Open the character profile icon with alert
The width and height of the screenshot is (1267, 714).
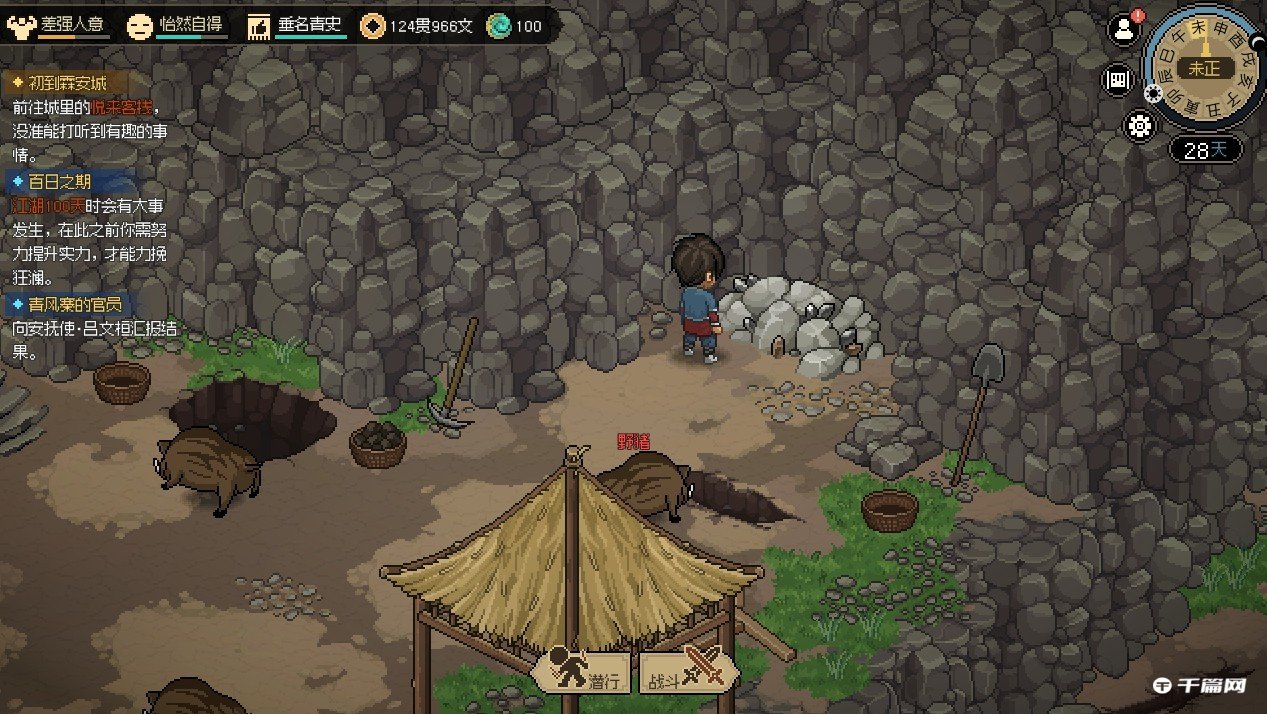coord(1124,30)
